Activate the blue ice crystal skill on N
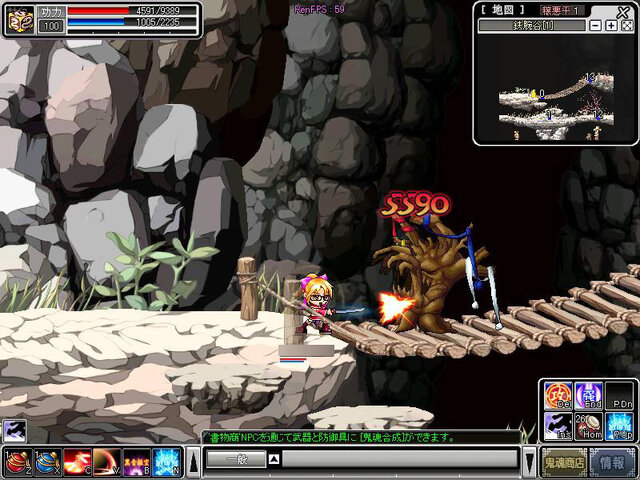Viewport: 640px width, 480px height. pos(167,461)
